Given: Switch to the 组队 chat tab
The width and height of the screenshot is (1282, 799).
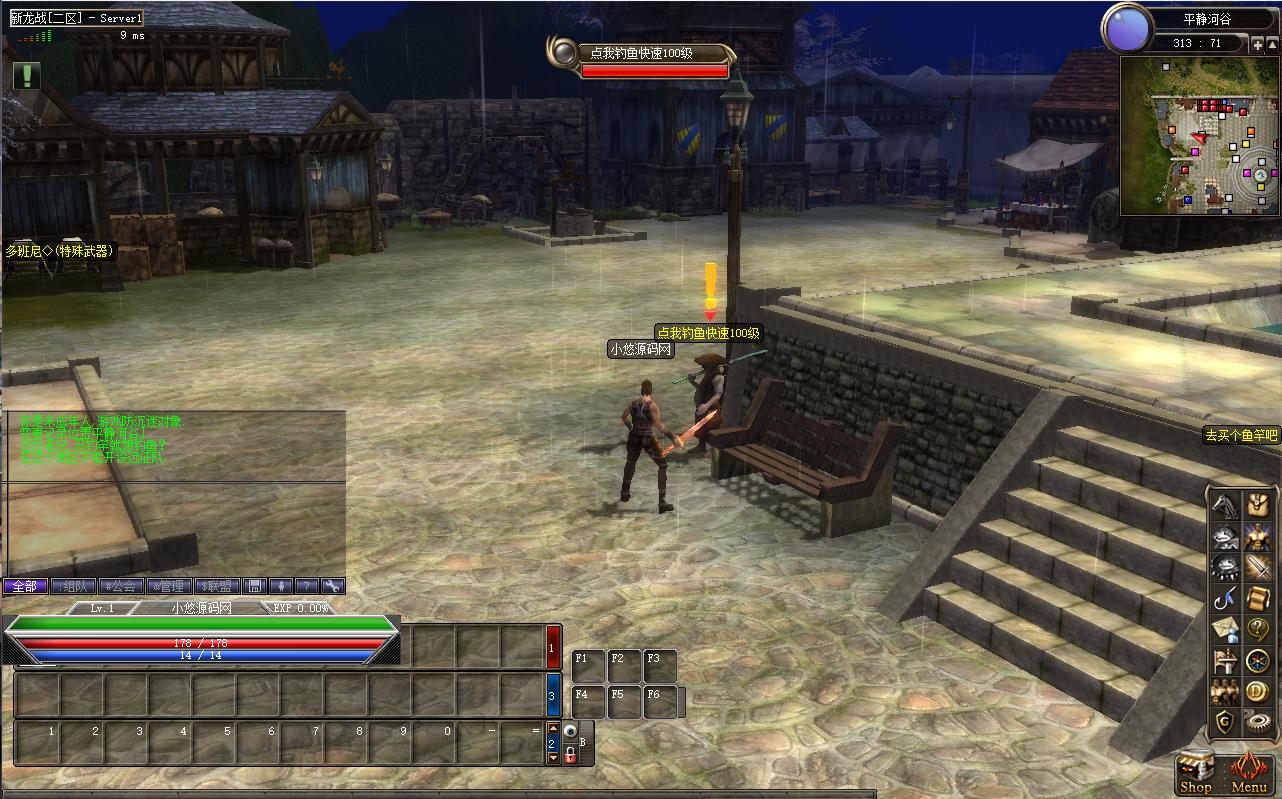Looking at the screenshot, I should click(x=74, y=586).
